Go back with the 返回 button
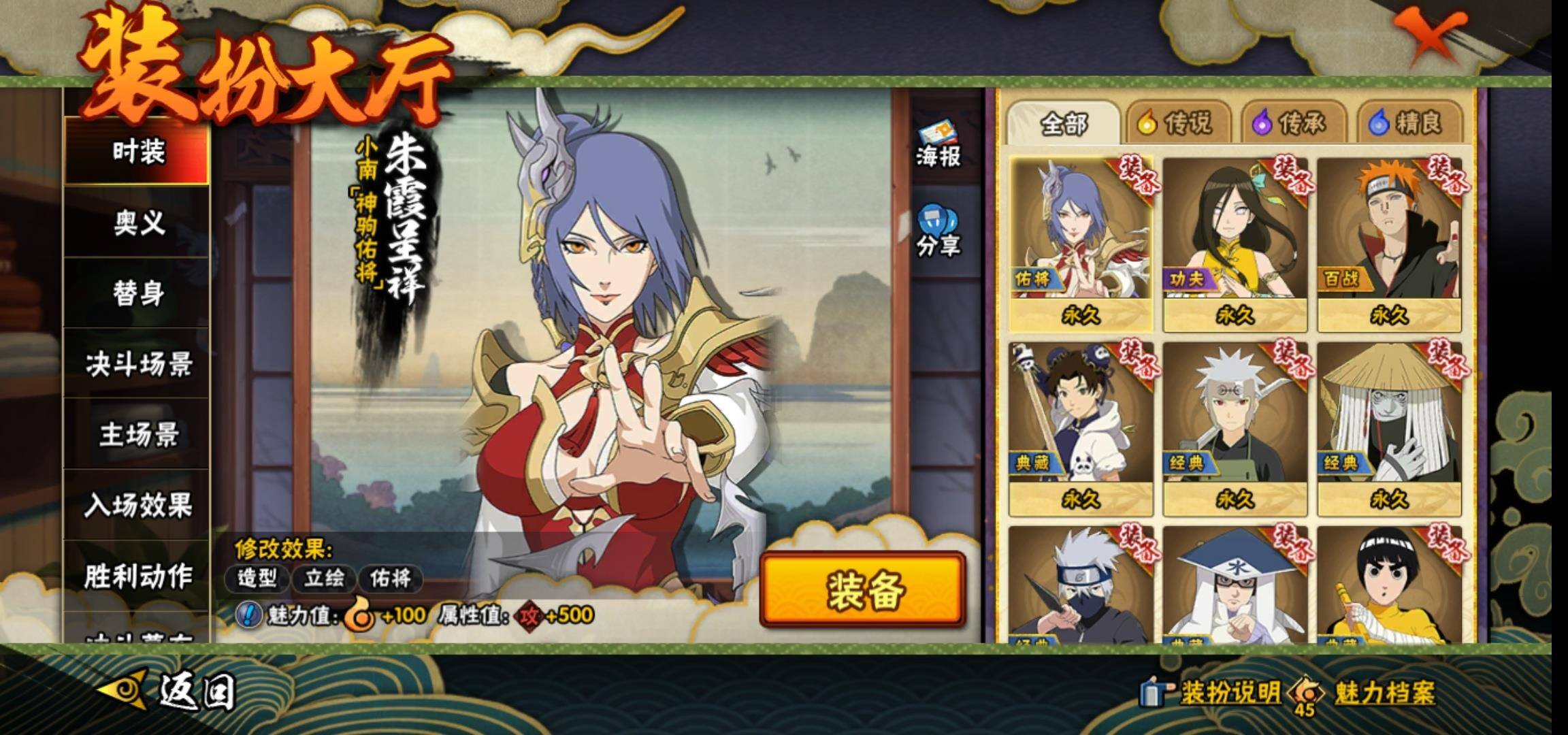 [170, 691]
